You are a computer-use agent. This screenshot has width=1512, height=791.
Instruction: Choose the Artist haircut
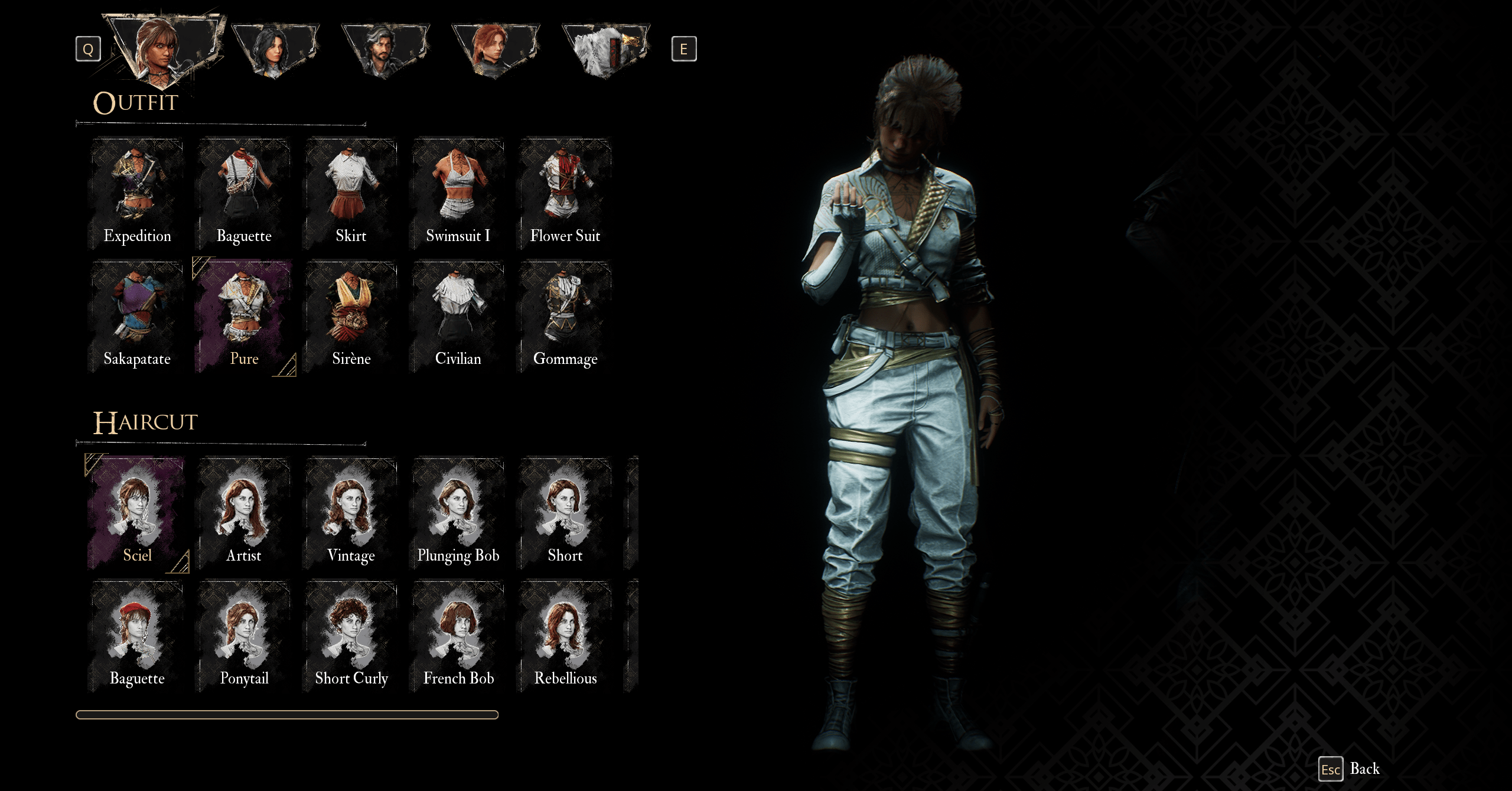244,513
